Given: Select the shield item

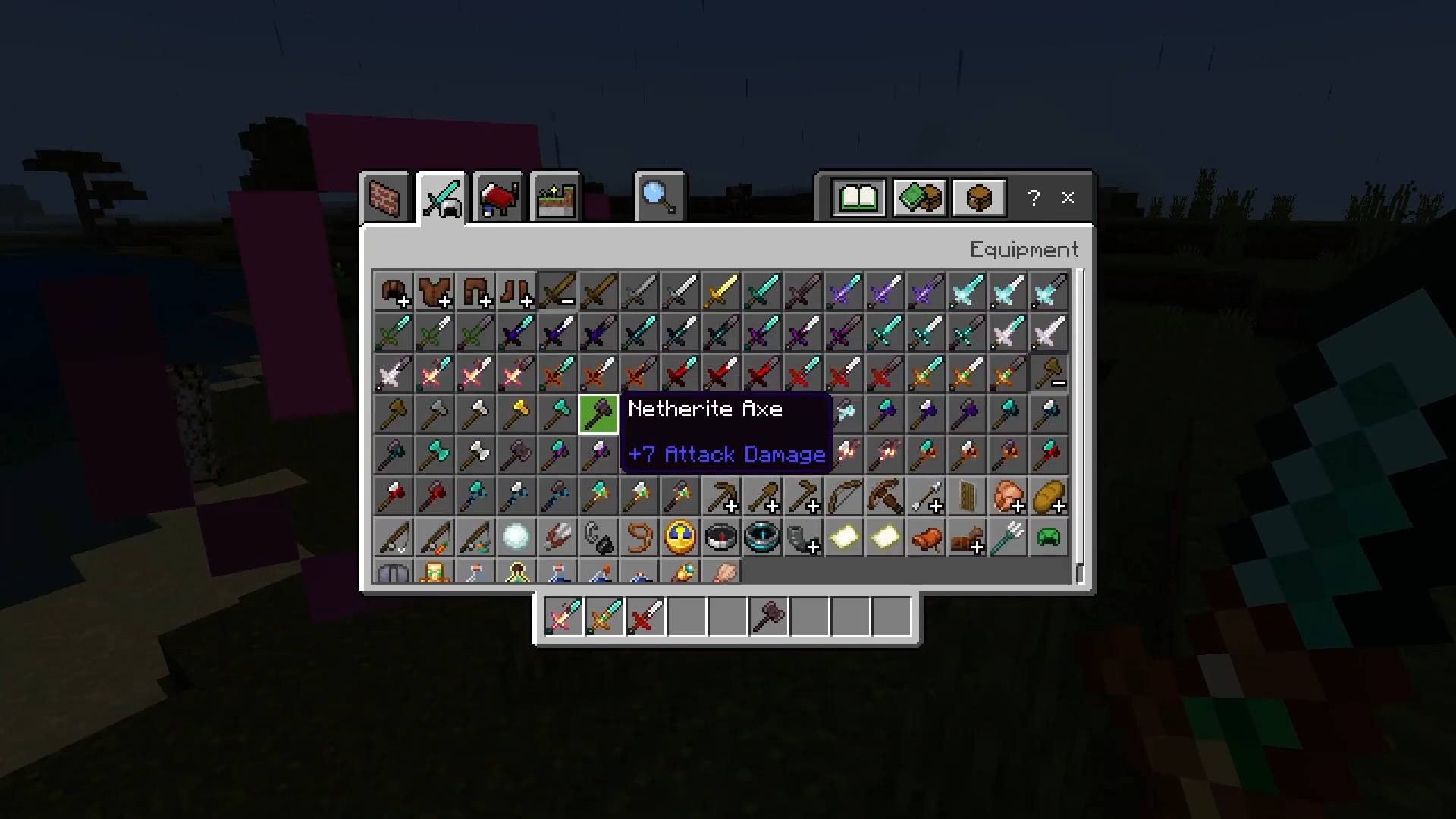Looking at the screenshot, I should (x=966, y=496).
